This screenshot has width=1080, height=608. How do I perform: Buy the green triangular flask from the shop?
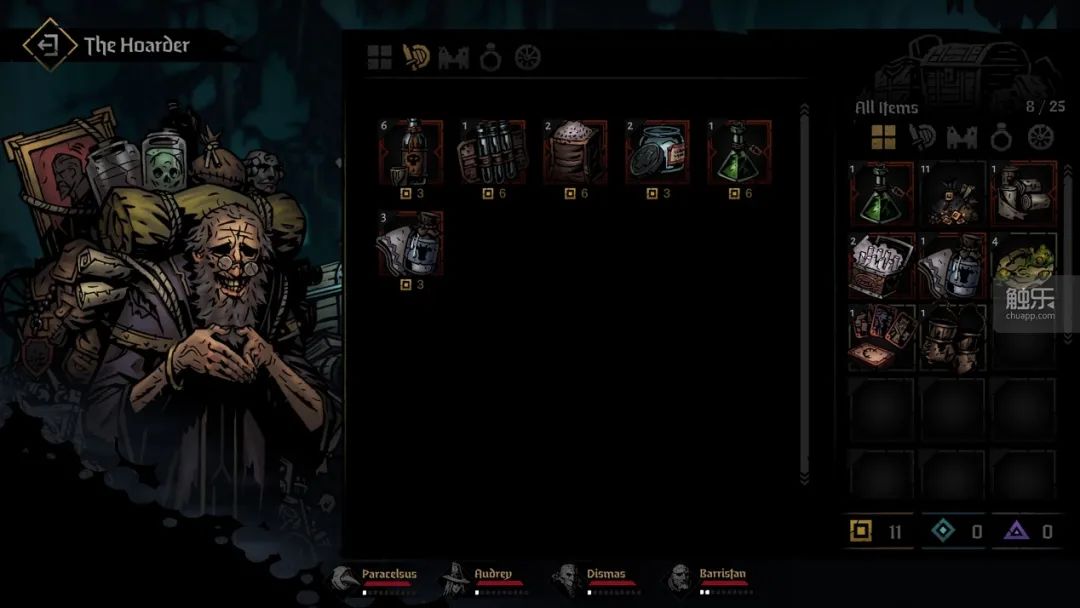point(740,152)
